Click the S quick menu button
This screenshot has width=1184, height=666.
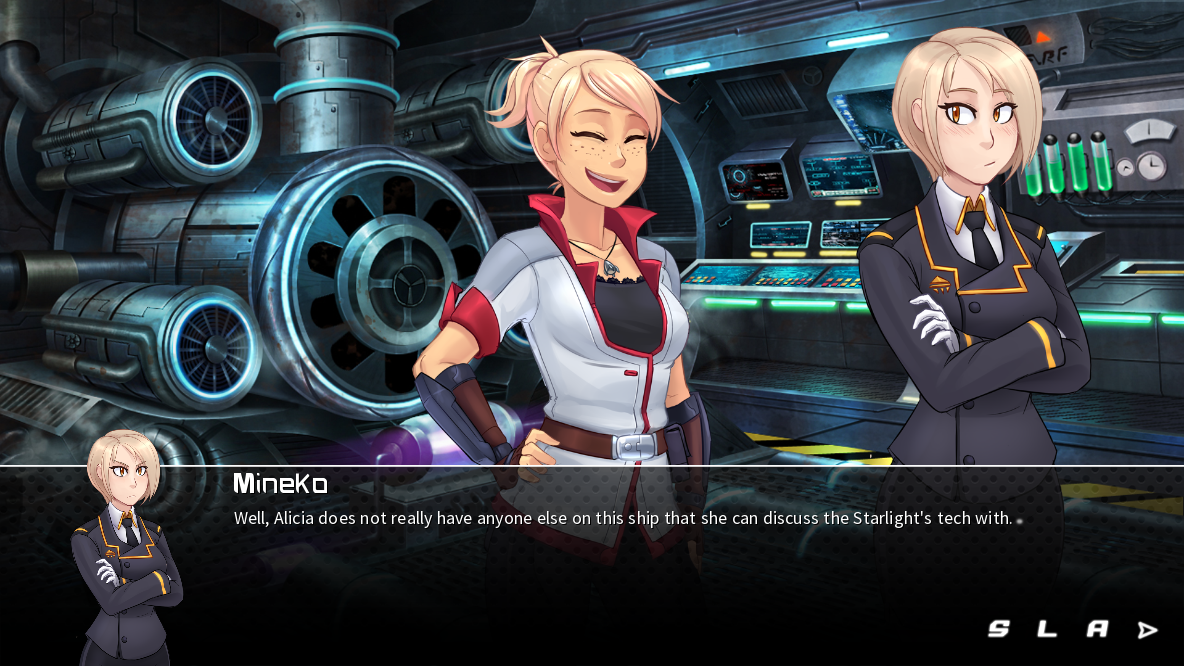pyautogui.click(x=998, y=629)
